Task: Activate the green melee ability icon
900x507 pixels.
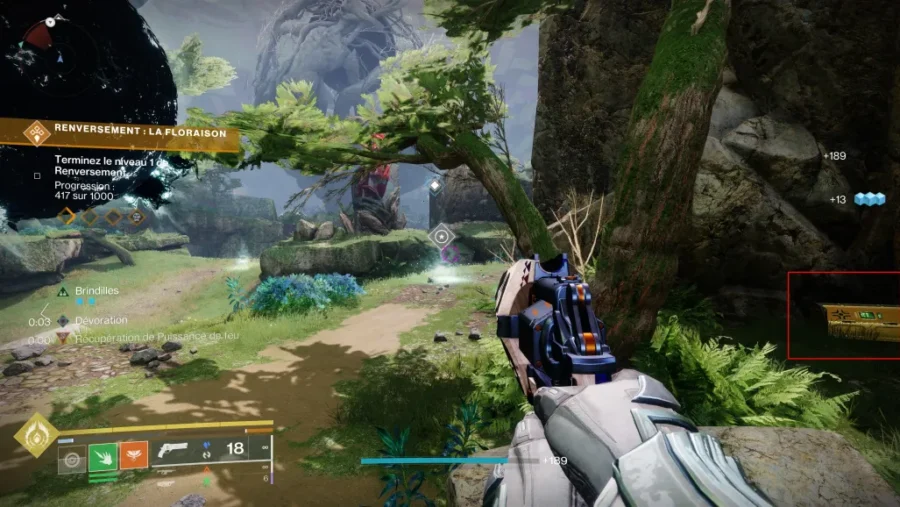Action: (103, 457)
